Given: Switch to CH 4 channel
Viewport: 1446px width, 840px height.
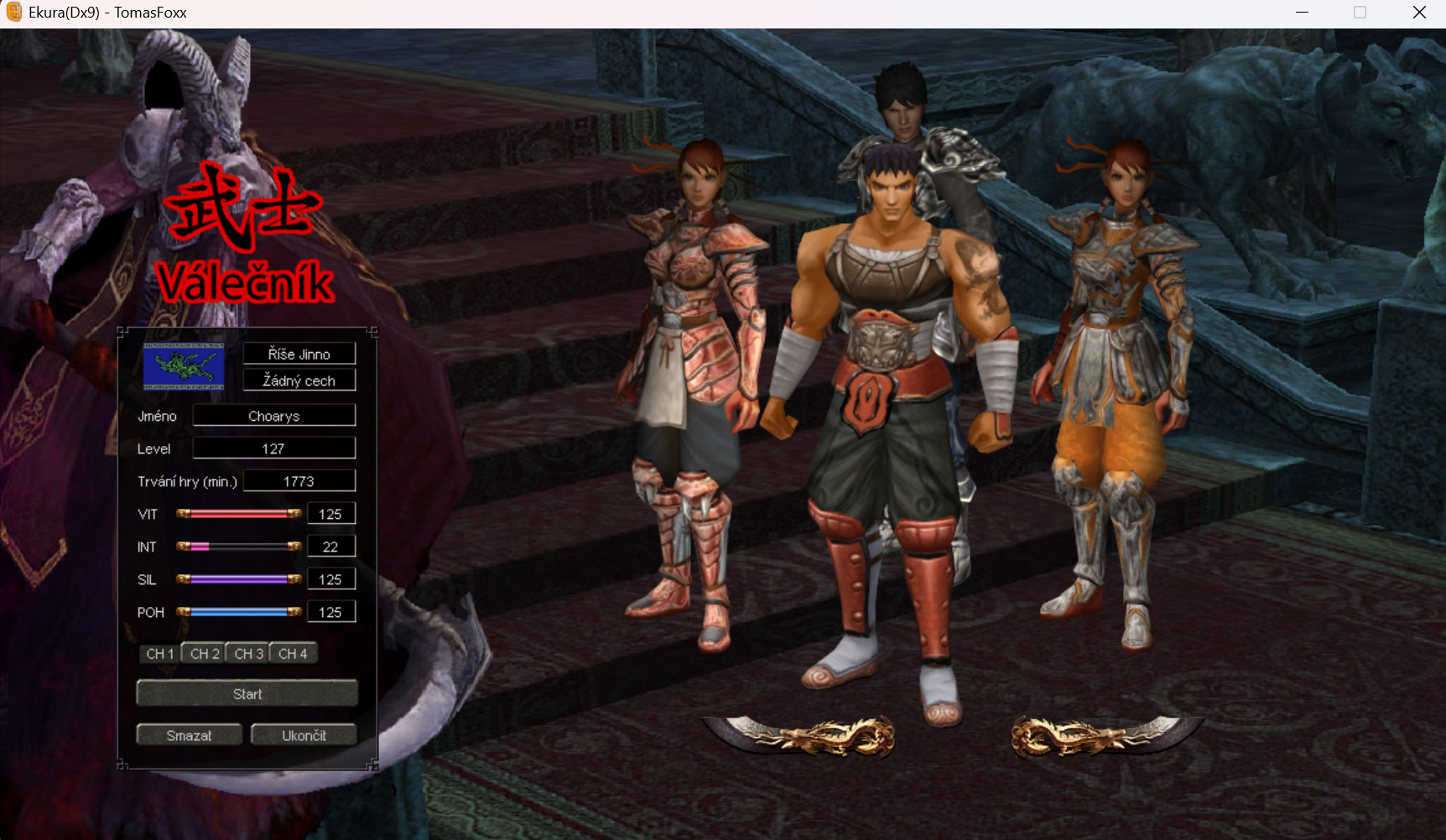Looking at the screenshot, I should coord(293,654).
